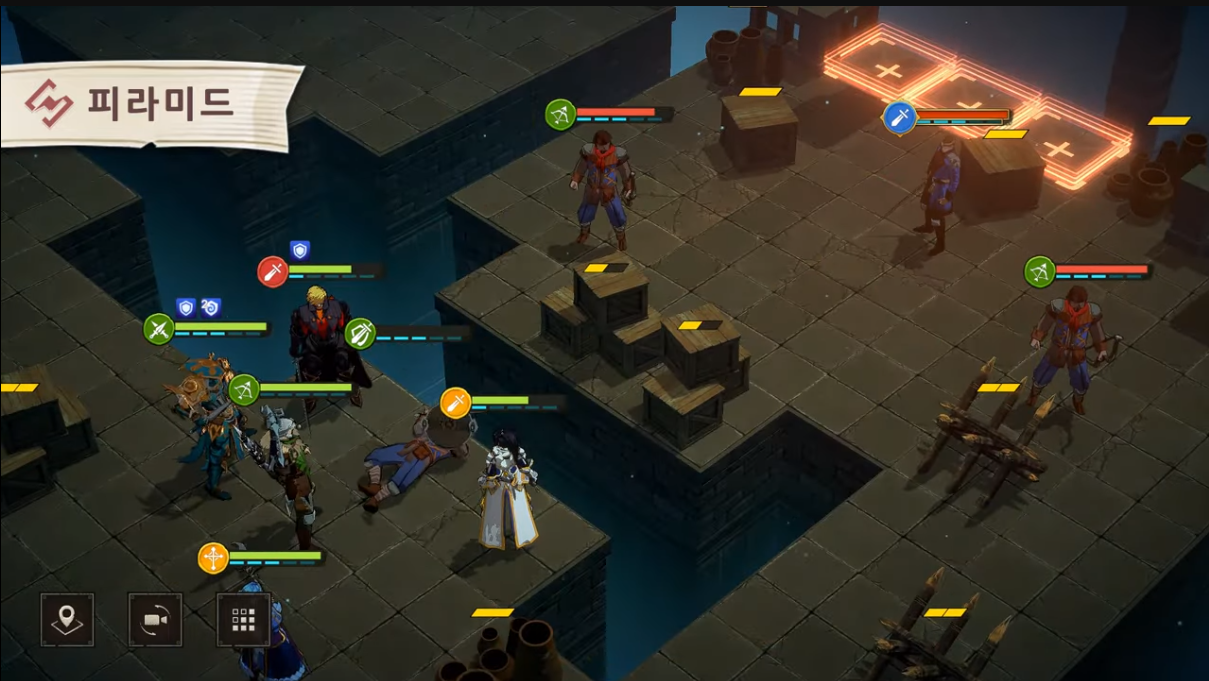The height and width of the screenshot is (681, 1209).
Task: Toggle the grid overlay button
Action: (243, 620)
